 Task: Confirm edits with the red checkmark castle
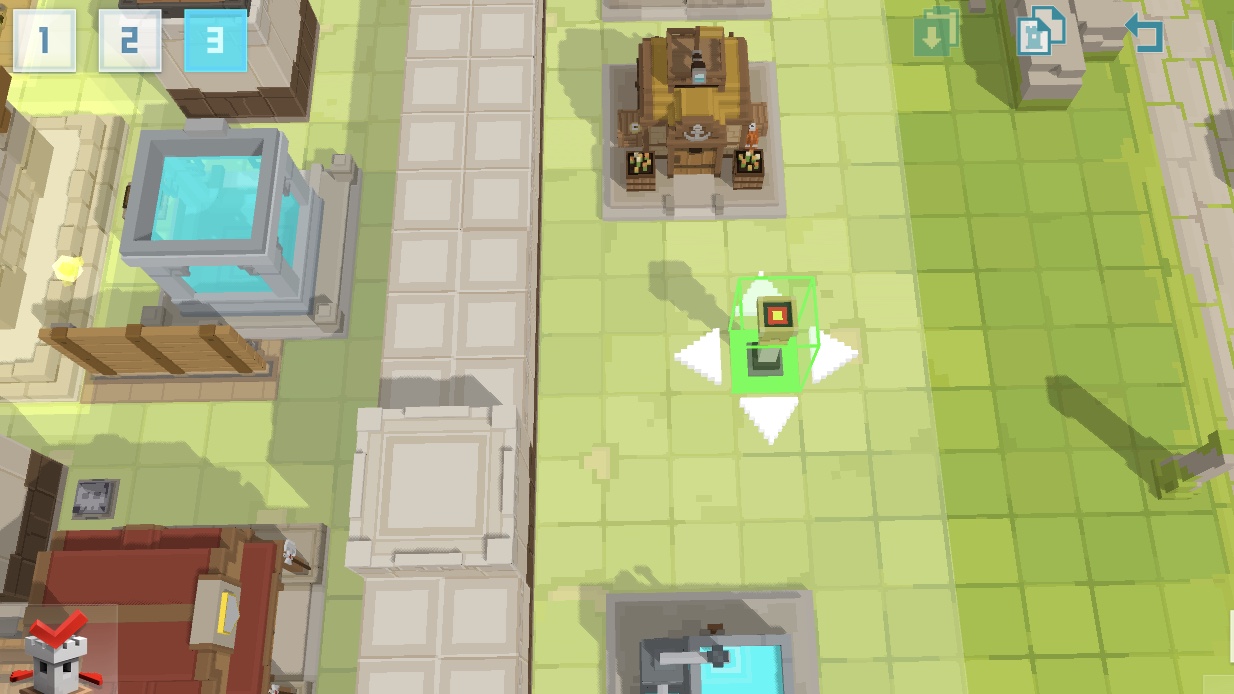(x=53, y=650)
